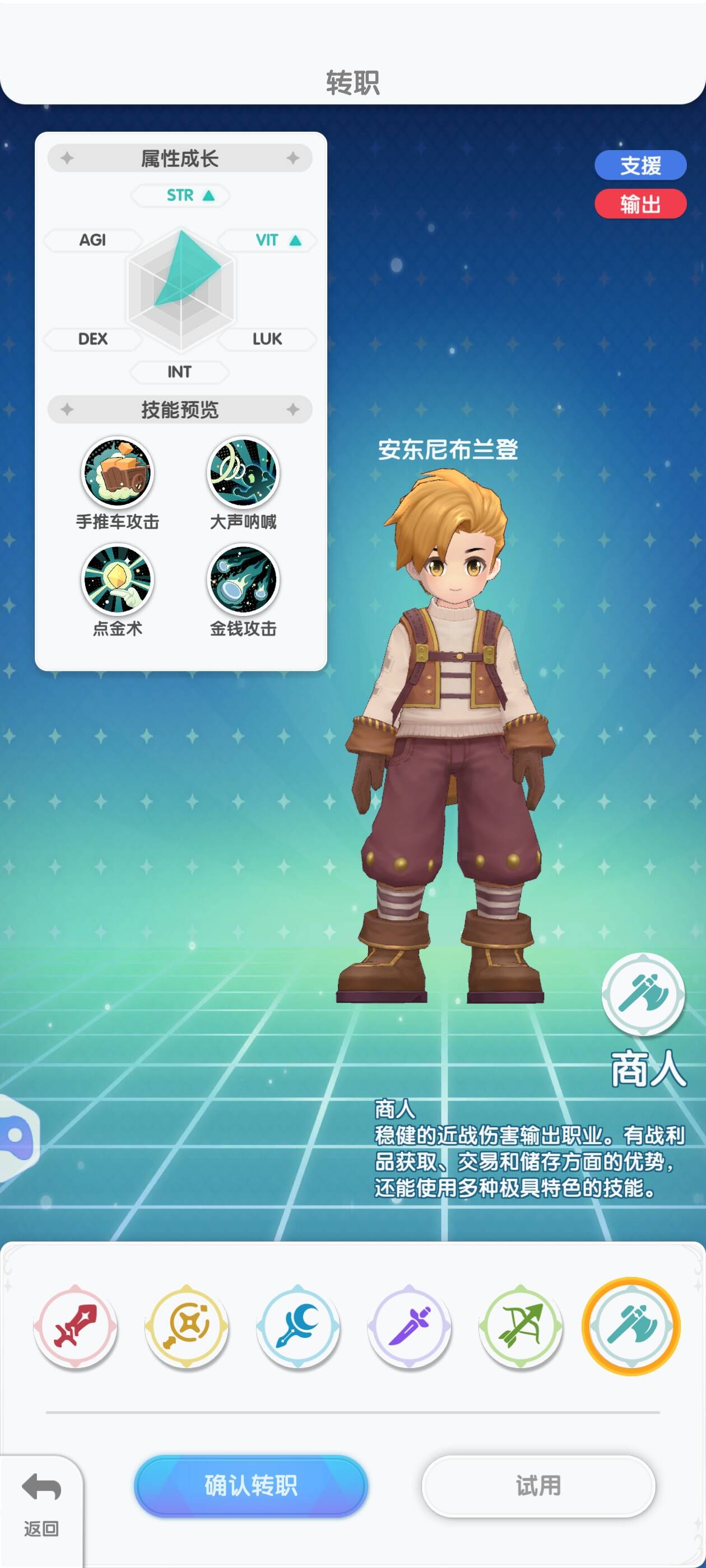Image resolution: width=706 pixels, height=1568 pixels.
Task: Tap the VIT attribute label
Action: (x=267, y=240)
